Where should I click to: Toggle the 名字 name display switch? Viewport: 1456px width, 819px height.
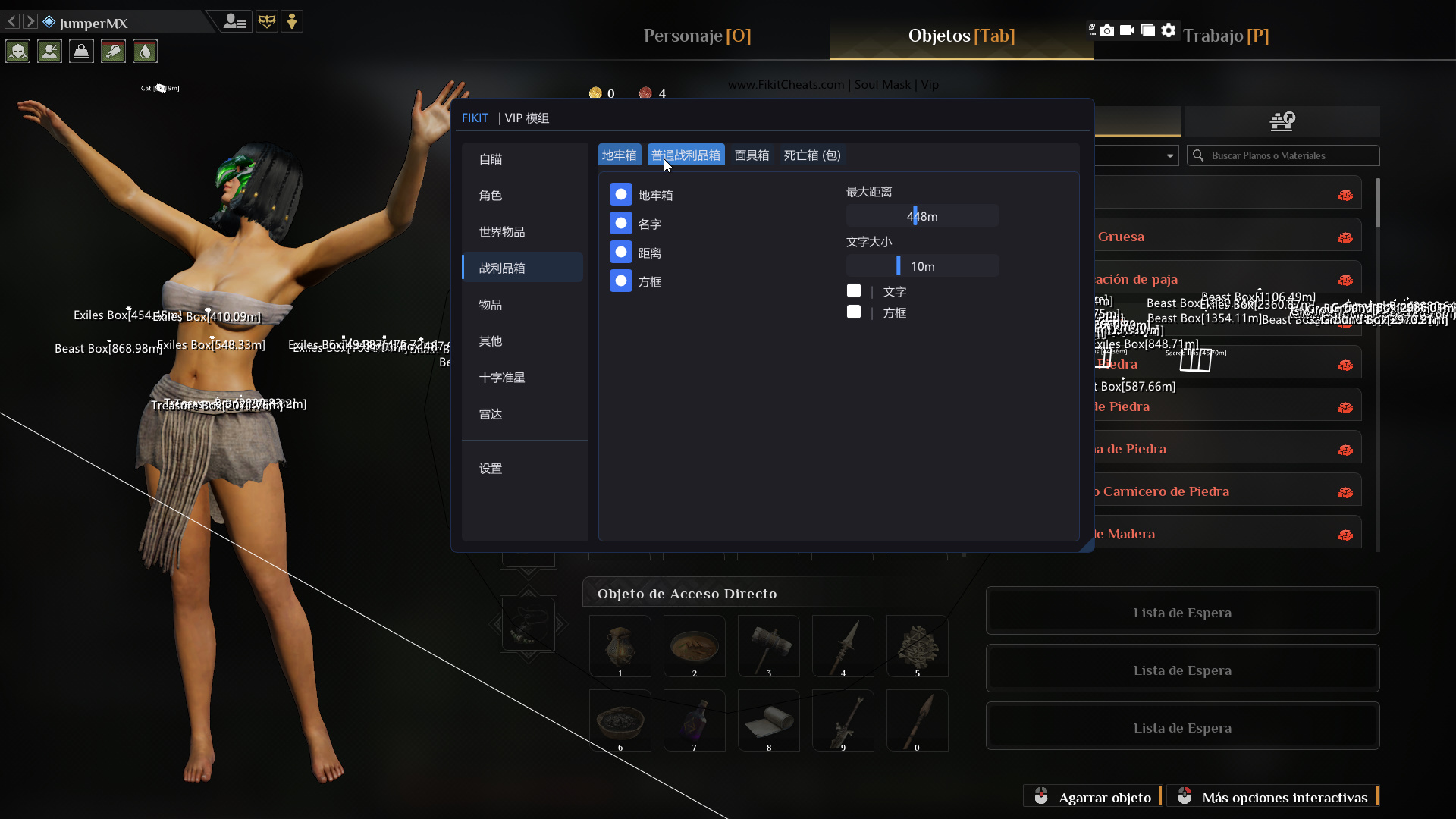tap(621, 223)
